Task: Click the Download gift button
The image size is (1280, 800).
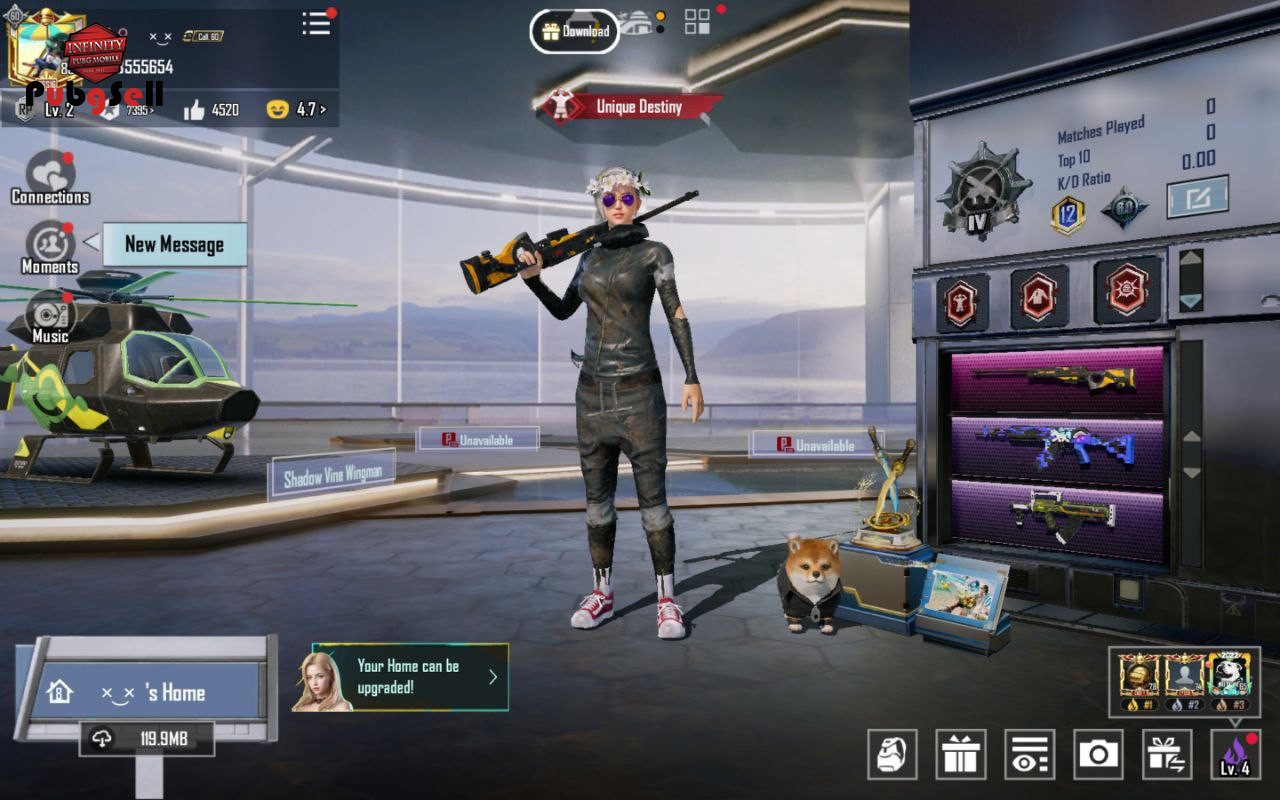Action: pos(574,31)
